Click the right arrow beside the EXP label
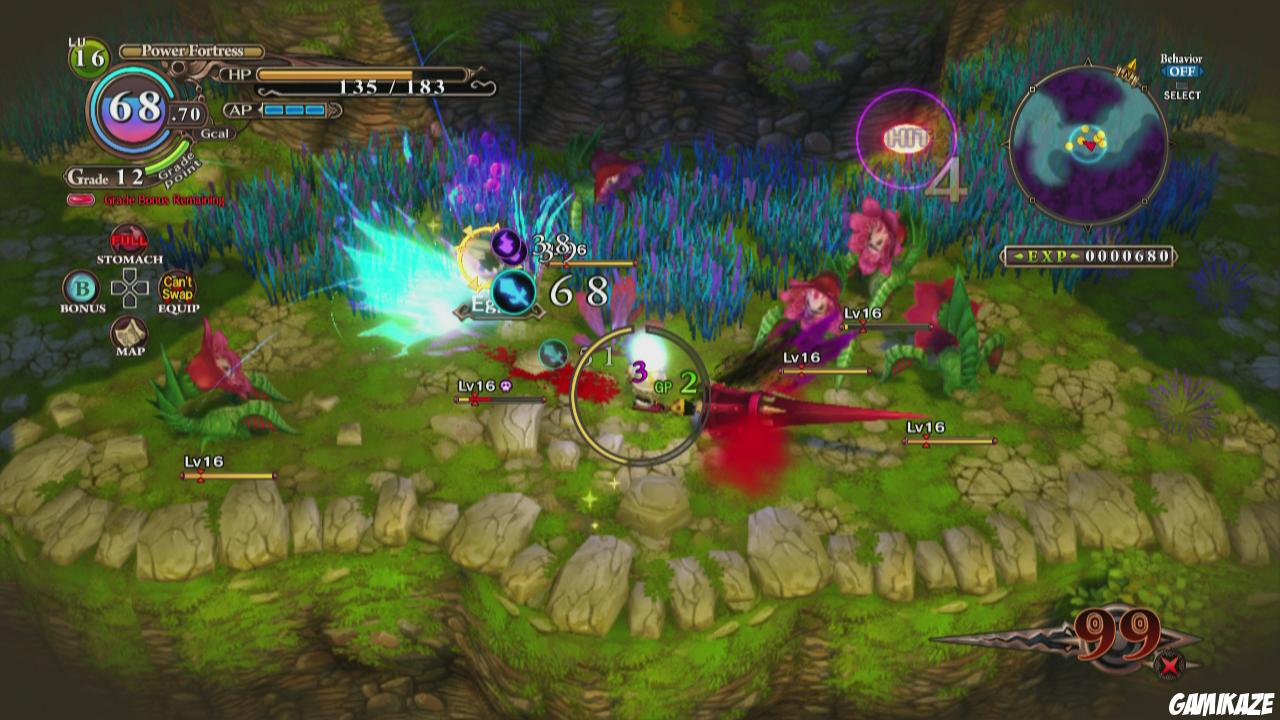The height and width of the screenshot is (720, 1280). pos(1074,255)
